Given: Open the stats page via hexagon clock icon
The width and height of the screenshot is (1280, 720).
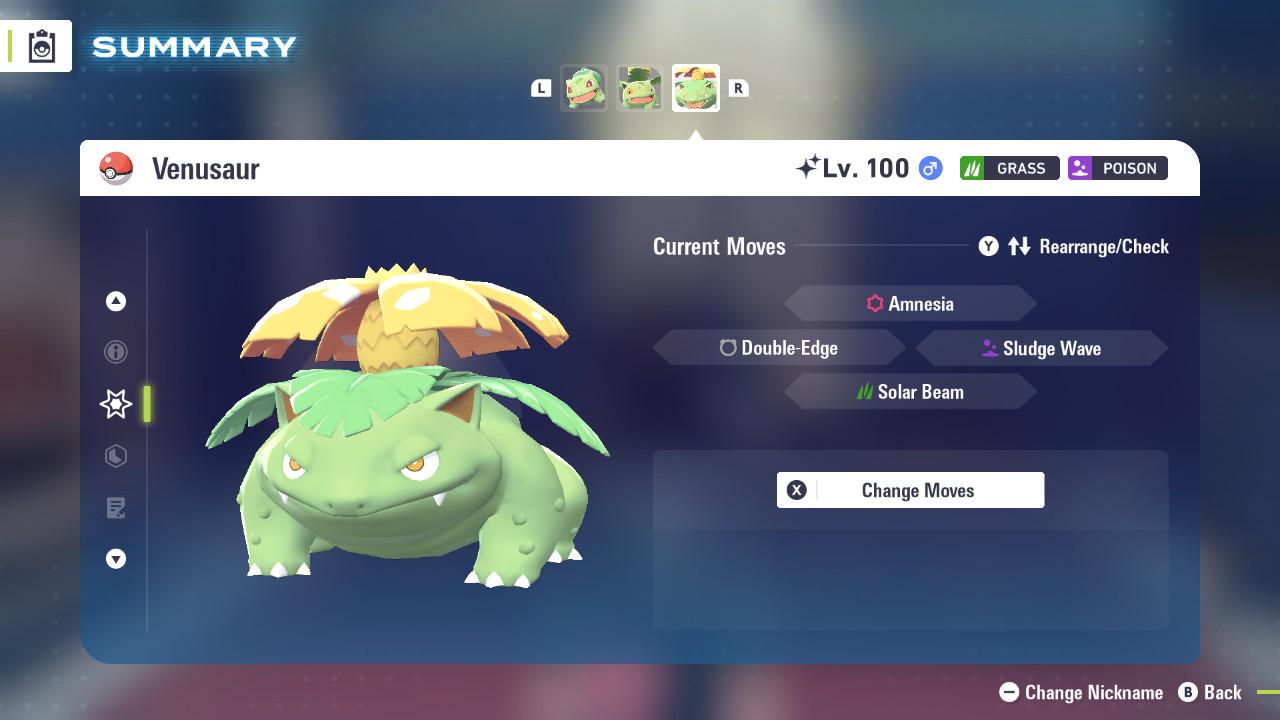Looking at the screenshot, I should (x=115, y=456).
